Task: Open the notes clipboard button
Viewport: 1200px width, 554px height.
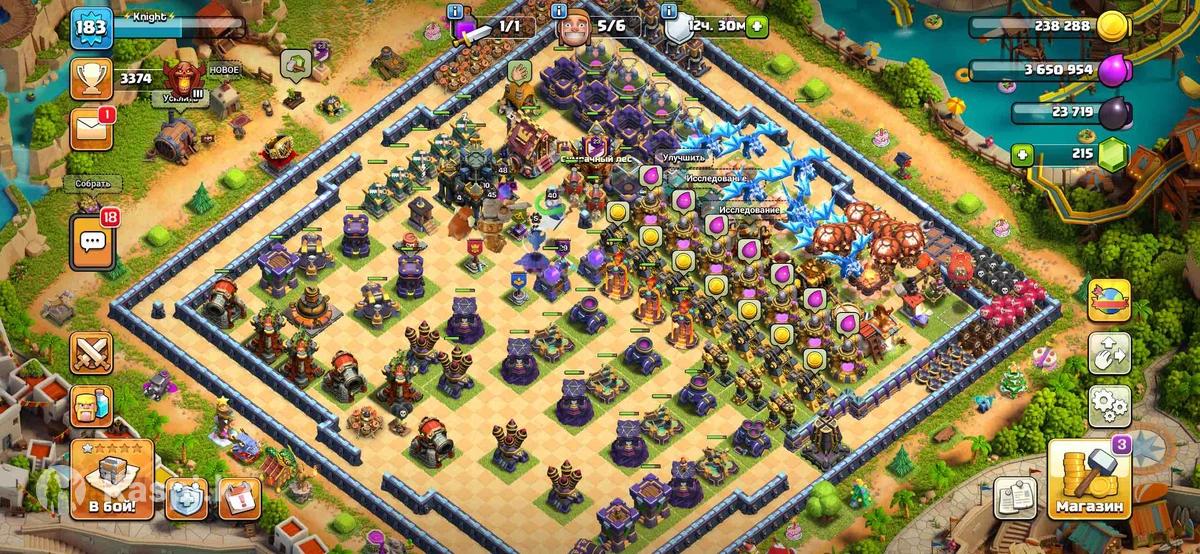Action: point(1014,496)
